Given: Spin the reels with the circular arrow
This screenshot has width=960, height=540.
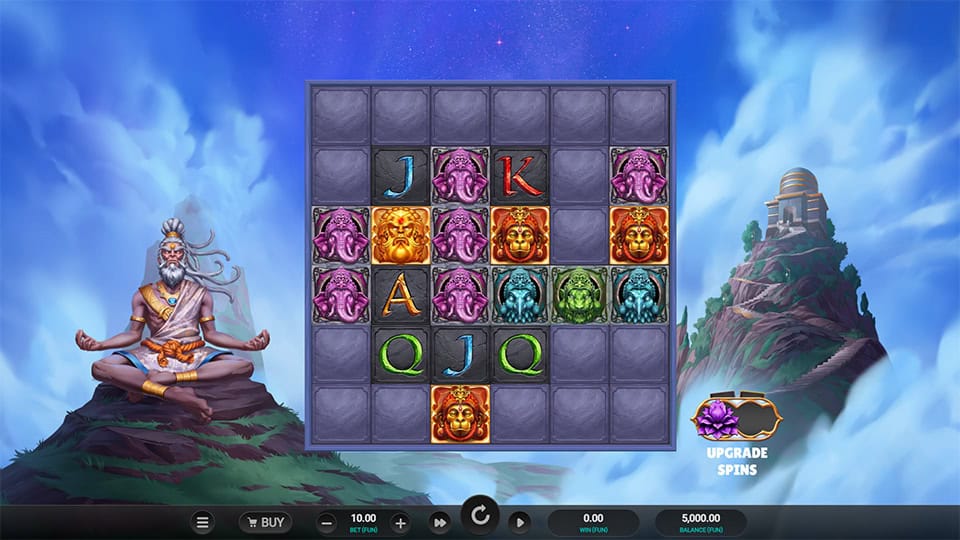Looking at the screenshot, I should 481,516.
